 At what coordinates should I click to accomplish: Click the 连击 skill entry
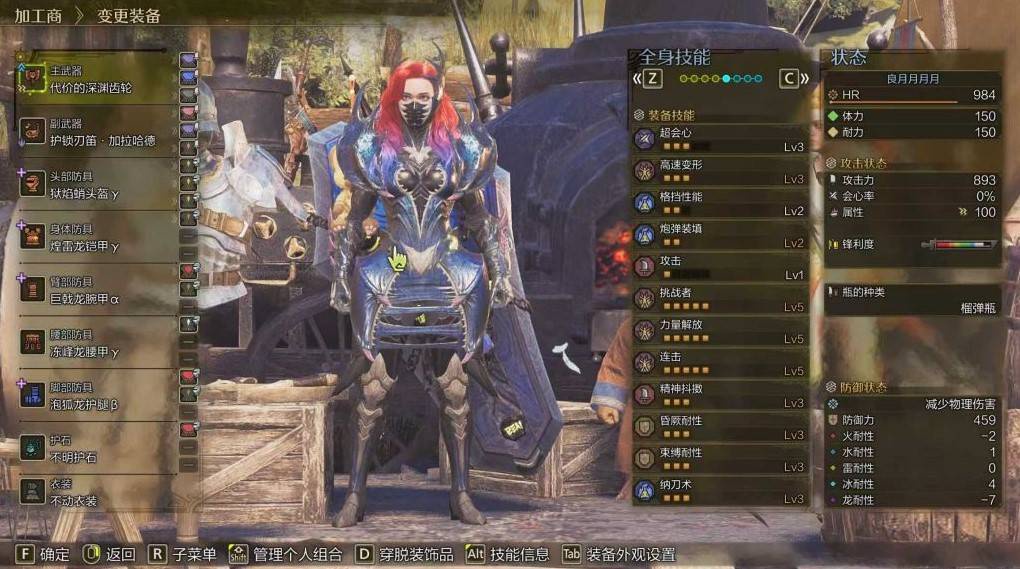[x=719, y=363]
